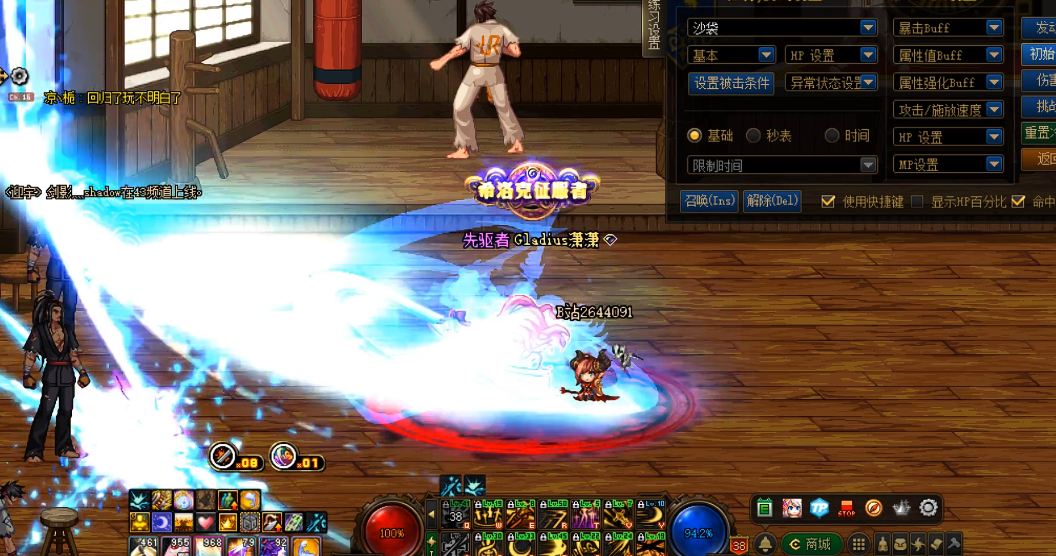
Task: Click the 设置被击条件 button
Action: point(731,83)
